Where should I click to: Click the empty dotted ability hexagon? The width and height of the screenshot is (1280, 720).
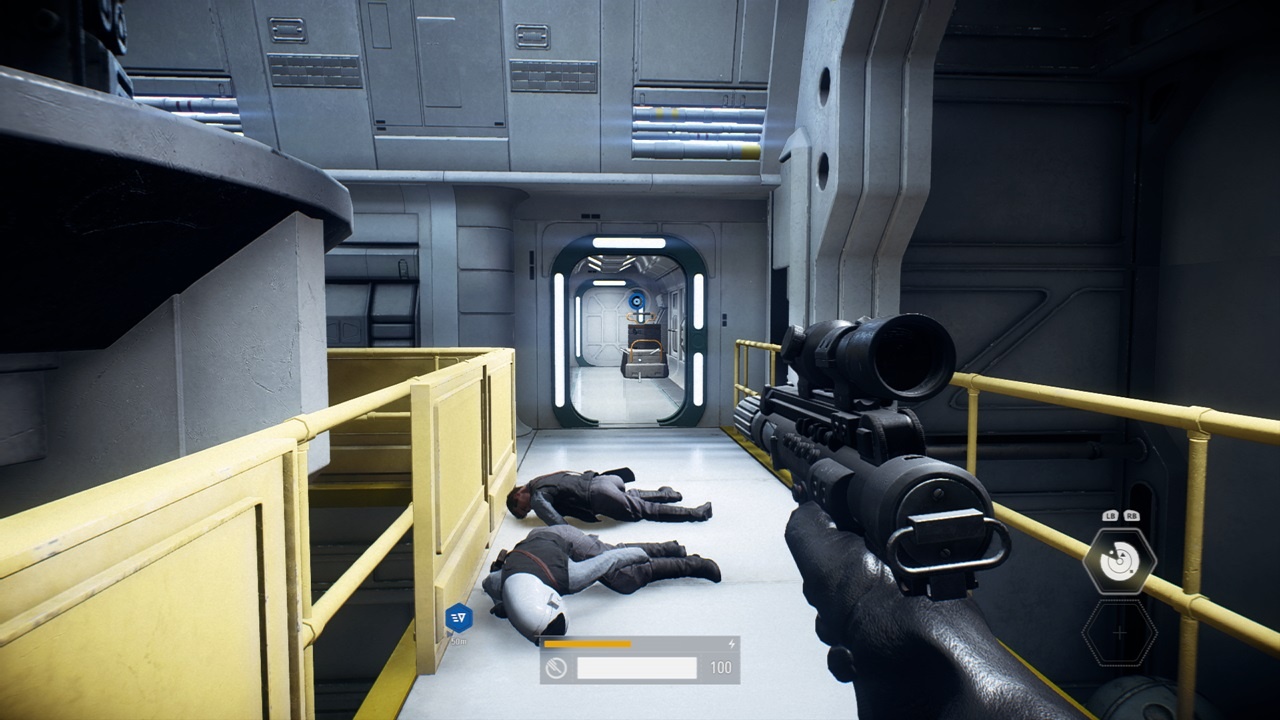(x=1120, y=632)
